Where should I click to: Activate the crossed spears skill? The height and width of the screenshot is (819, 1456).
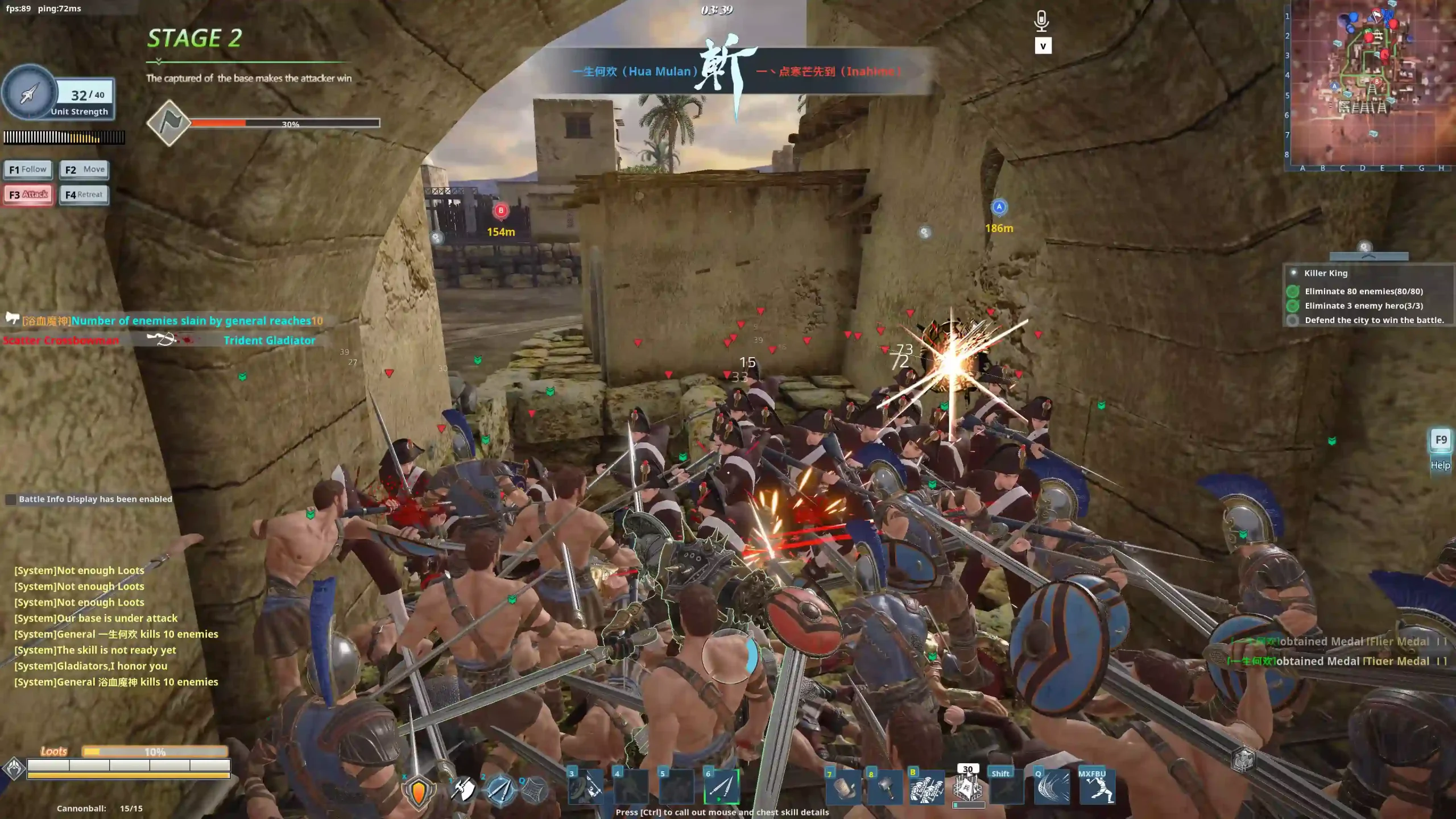[500, 789]
